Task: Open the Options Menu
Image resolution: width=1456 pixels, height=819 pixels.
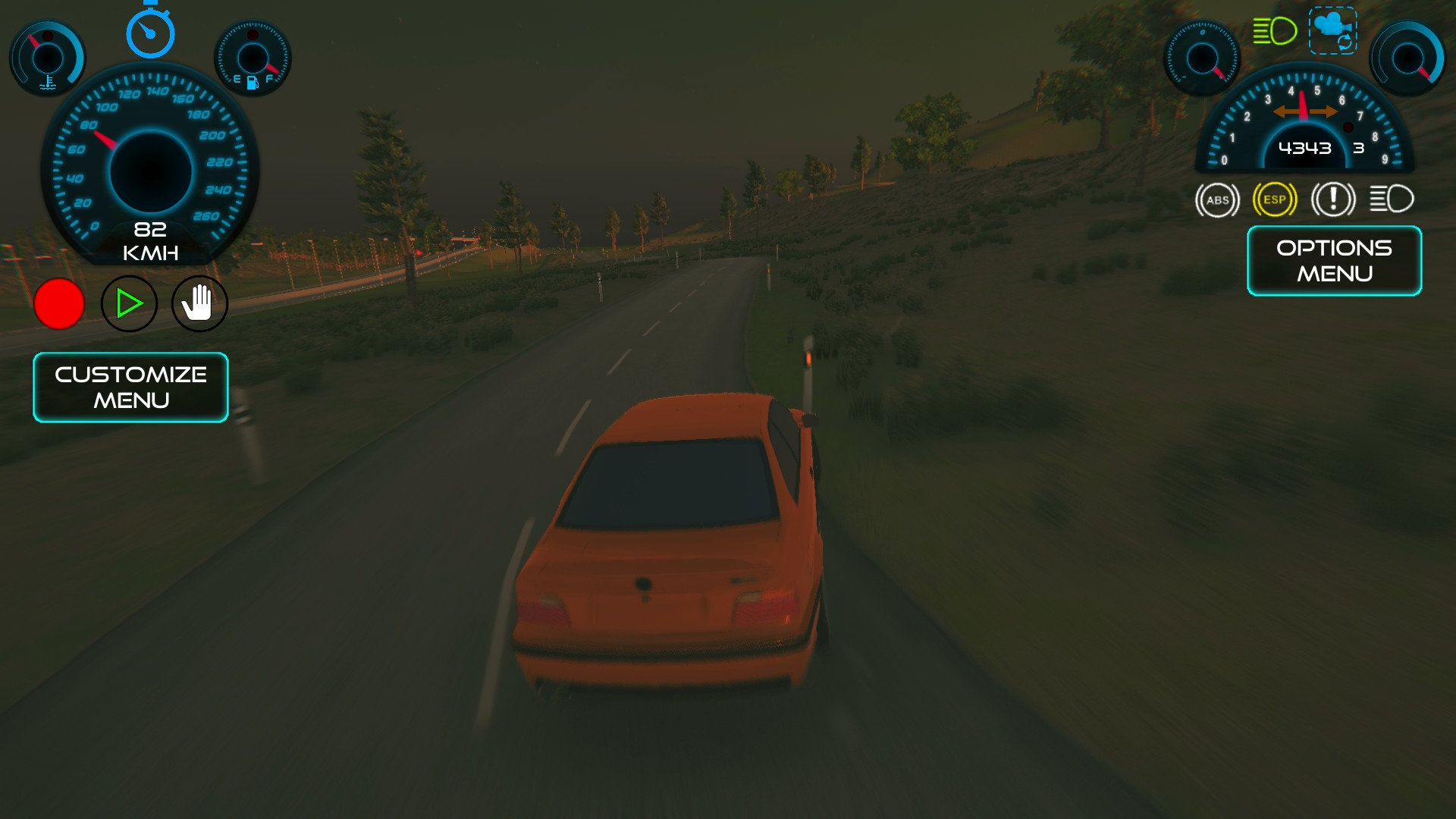Action: coord(1333,261)
